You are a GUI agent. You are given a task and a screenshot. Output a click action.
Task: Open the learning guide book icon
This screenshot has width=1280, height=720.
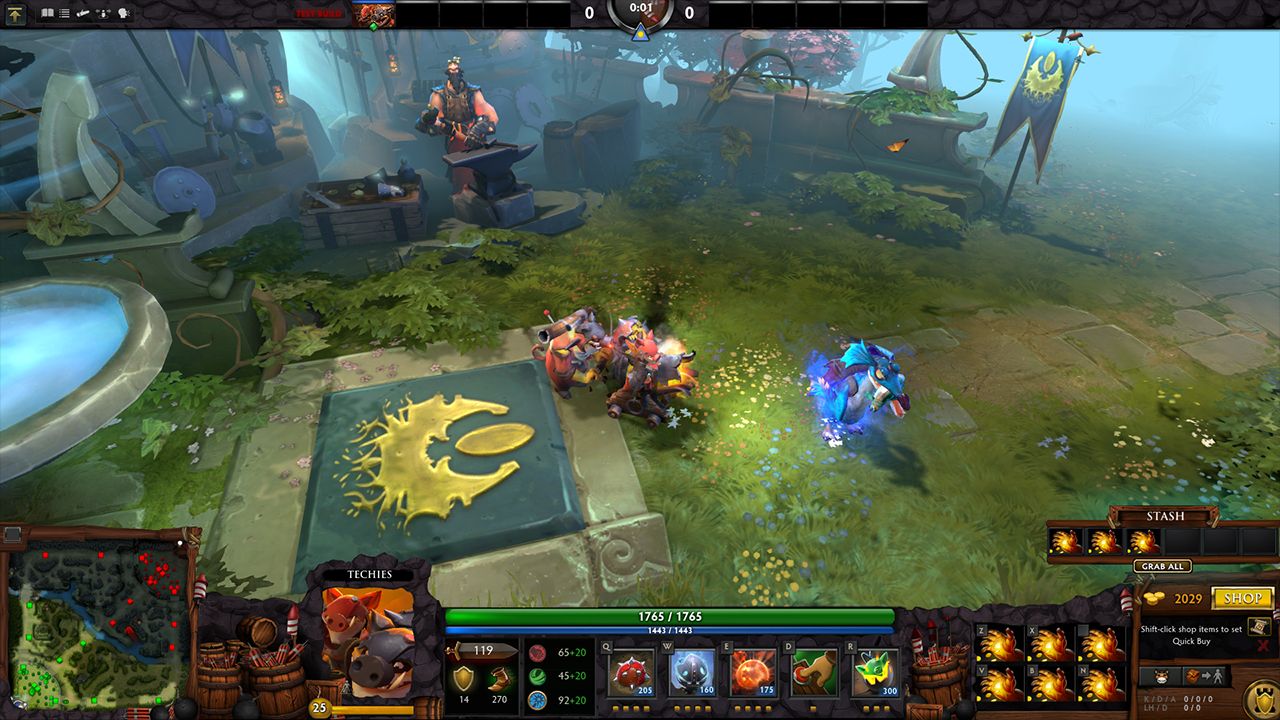coord(47,13)
